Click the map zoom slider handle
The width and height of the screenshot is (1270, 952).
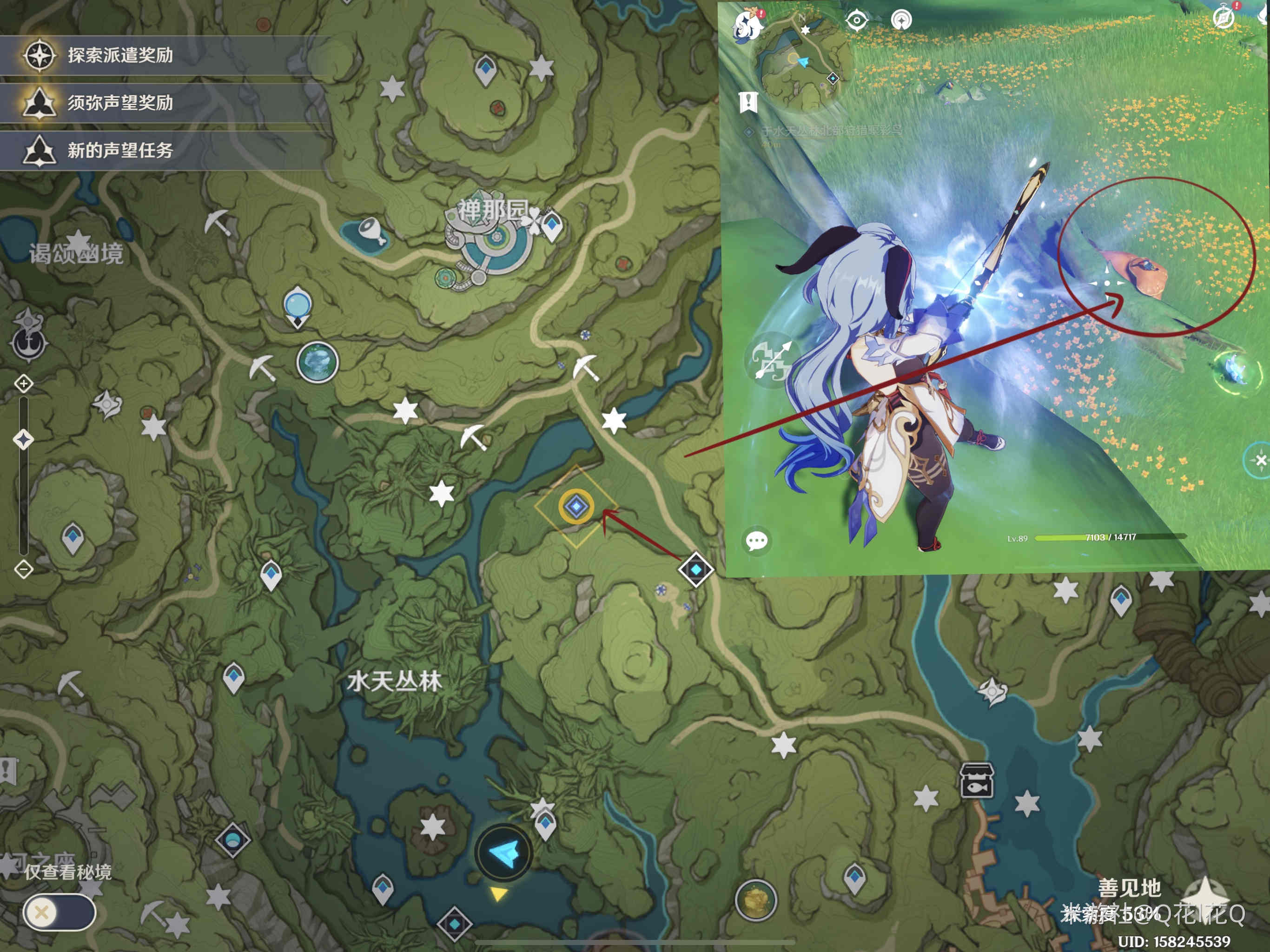(24, 439)
